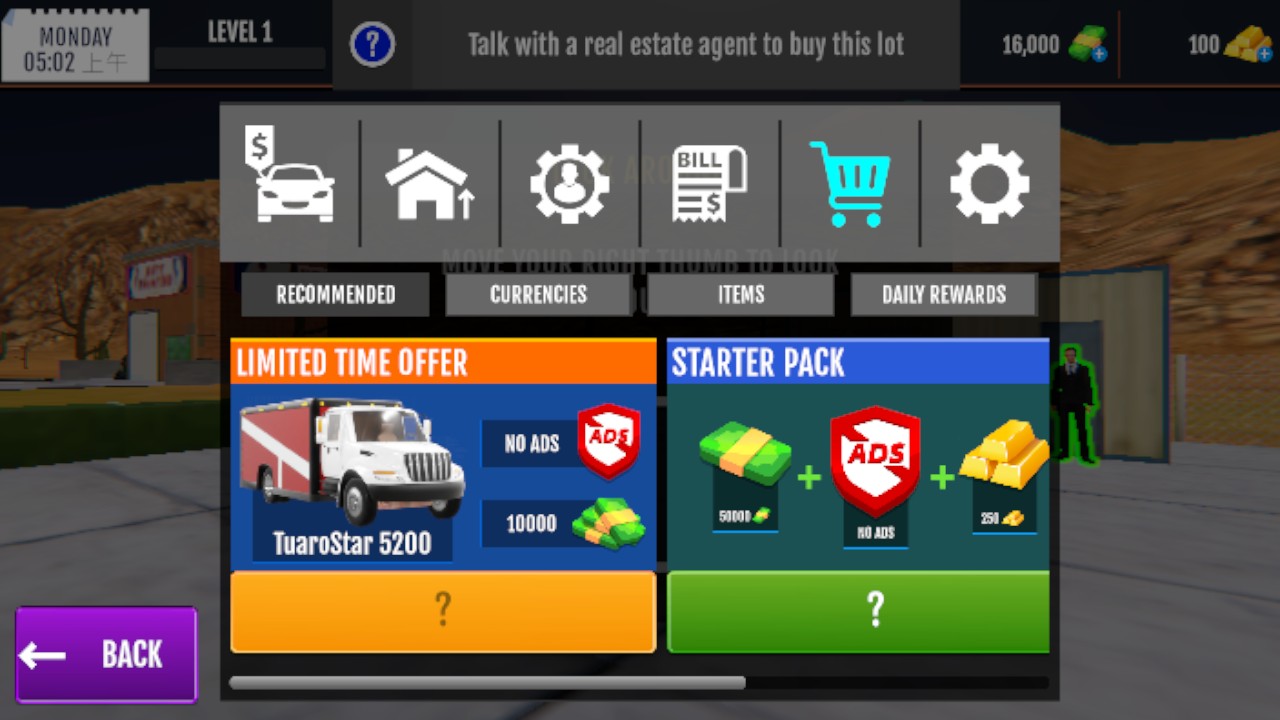The width and height of the screenshot is (1280, 720).
Task: Show the Items category
Action: click(741, 295)
